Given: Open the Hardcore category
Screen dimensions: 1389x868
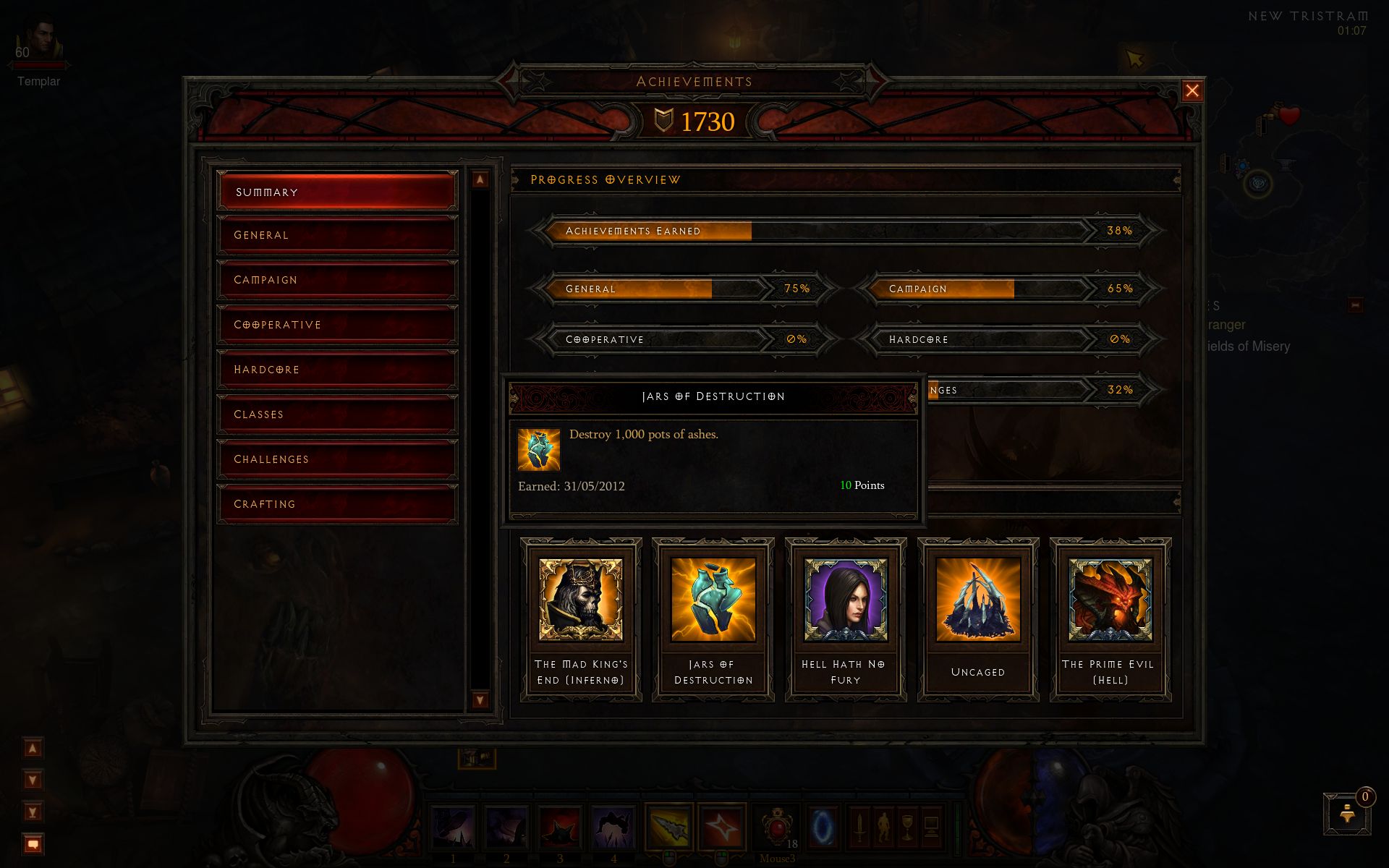Looking at the screenshot, I should click(337, 370).
